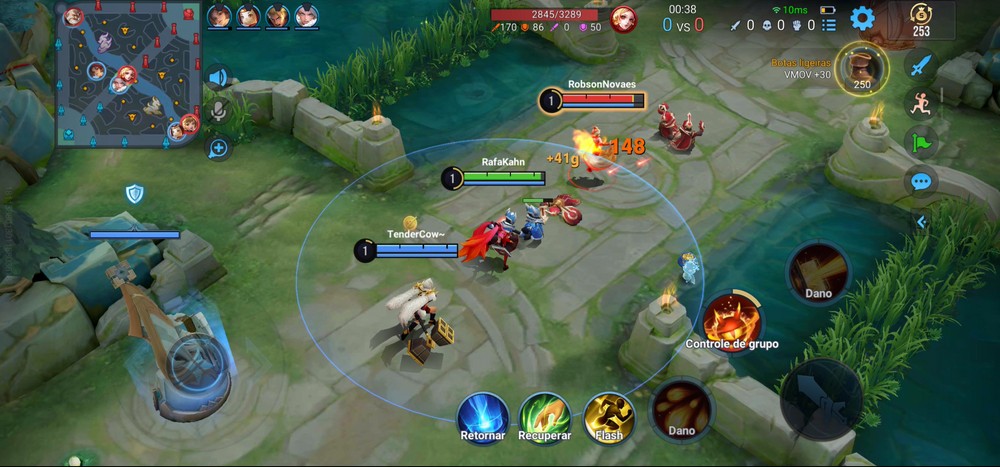The image size is (1000, 467).
Task: Tap the blue shield icon above the turret
Action: (135, 193)
